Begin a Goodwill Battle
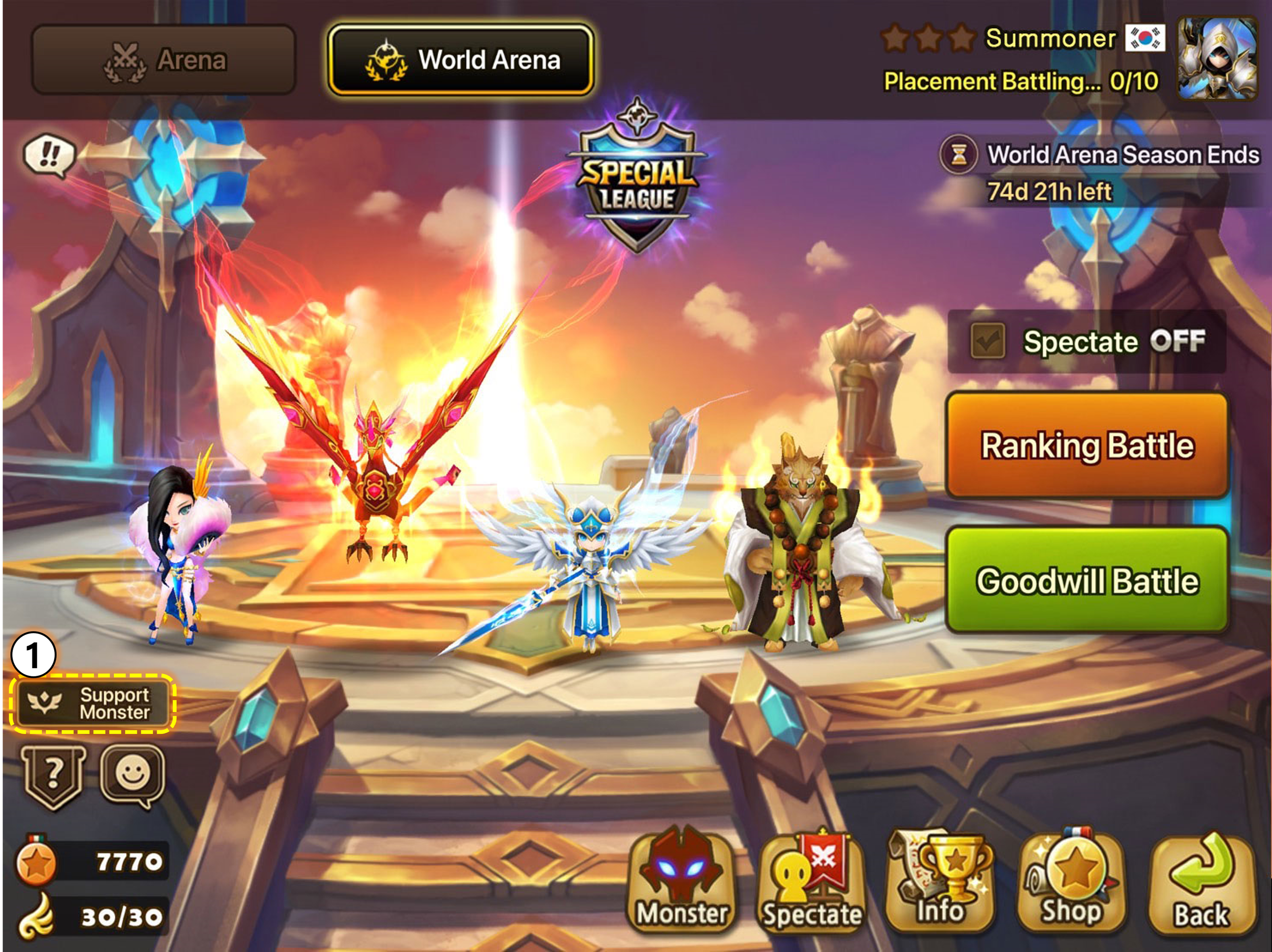 (x=1087, y=580)
